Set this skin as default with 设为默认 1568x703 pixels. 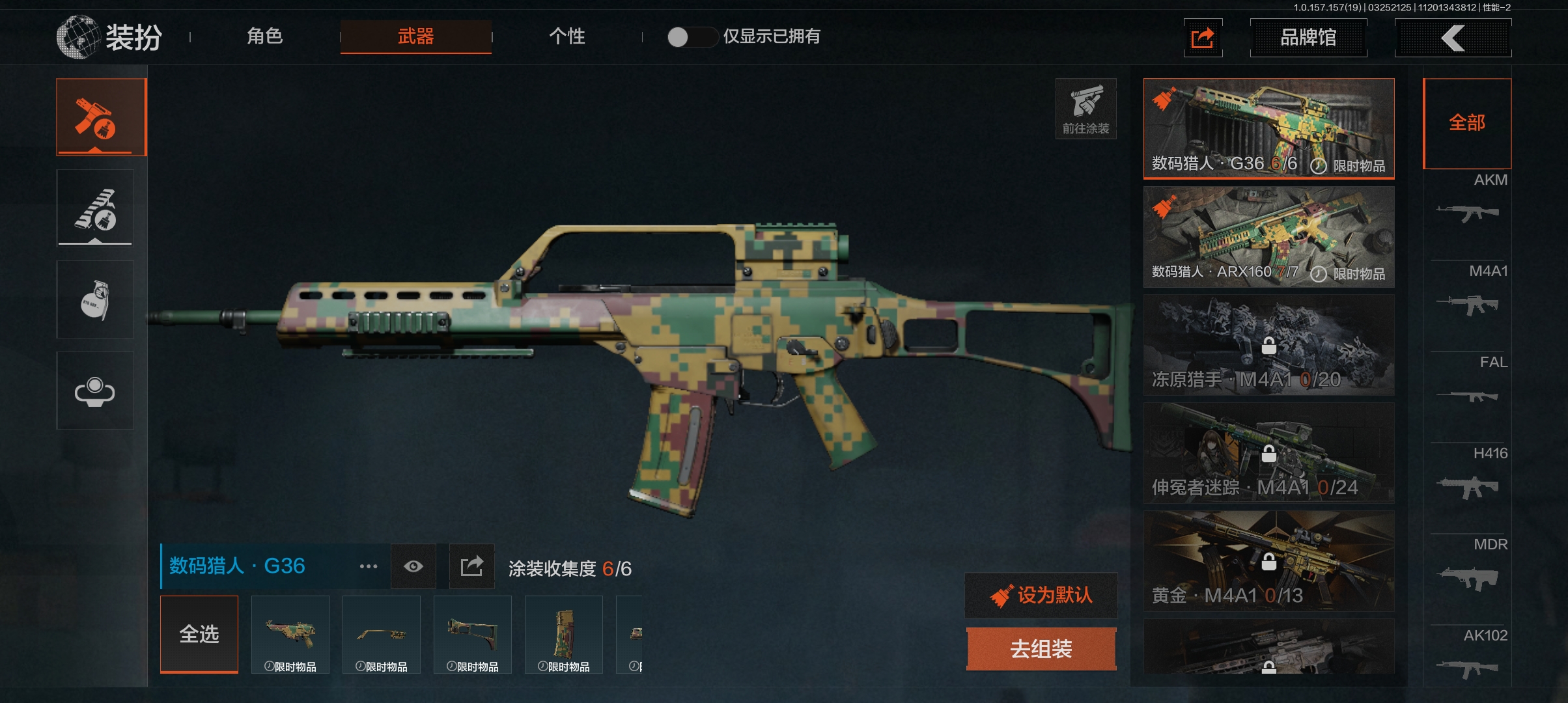[x=1041, y=595]
